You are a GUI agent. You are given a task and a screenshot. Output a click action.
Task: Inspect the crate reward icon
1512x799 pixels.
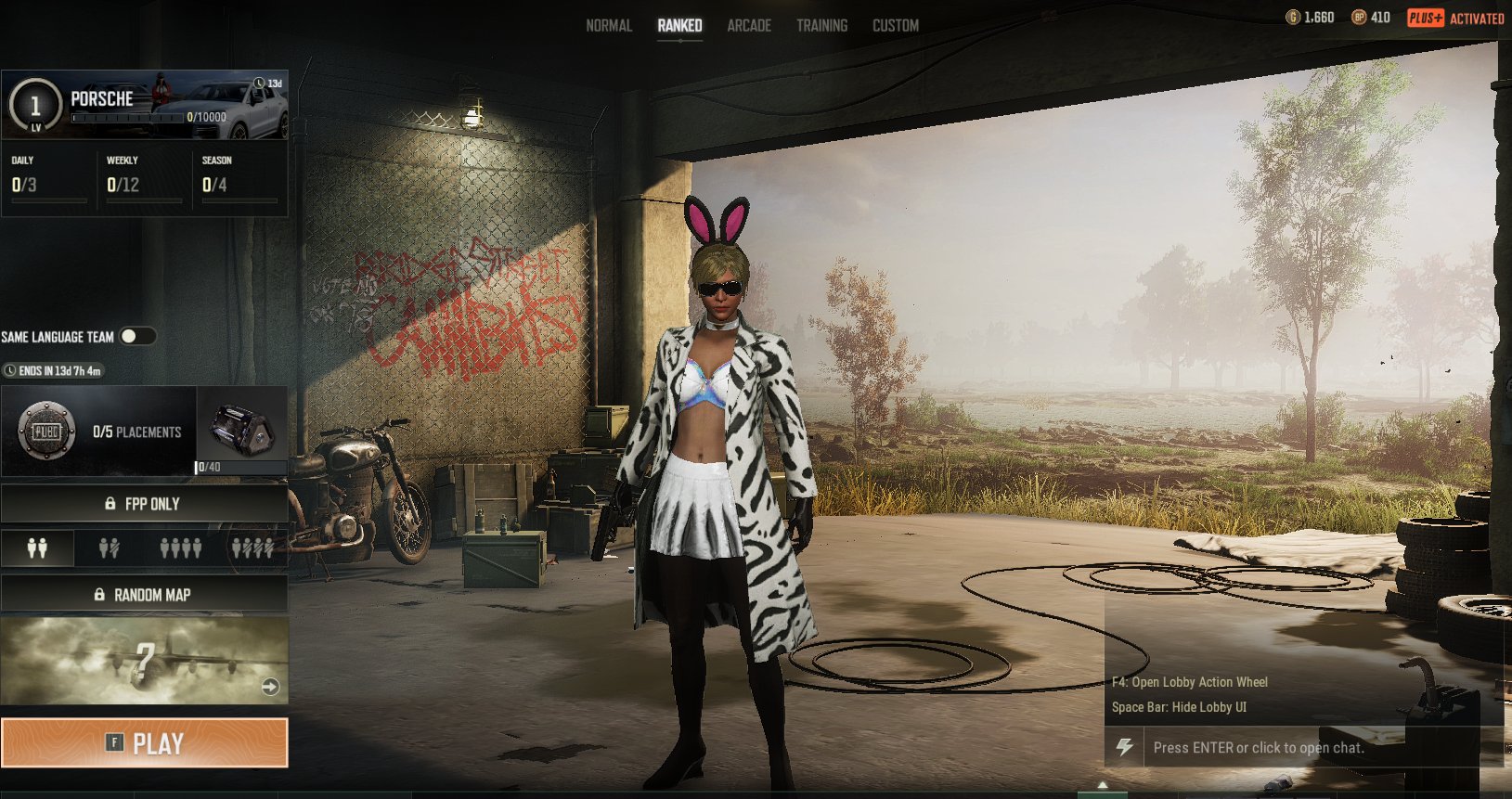pos(242,429)
